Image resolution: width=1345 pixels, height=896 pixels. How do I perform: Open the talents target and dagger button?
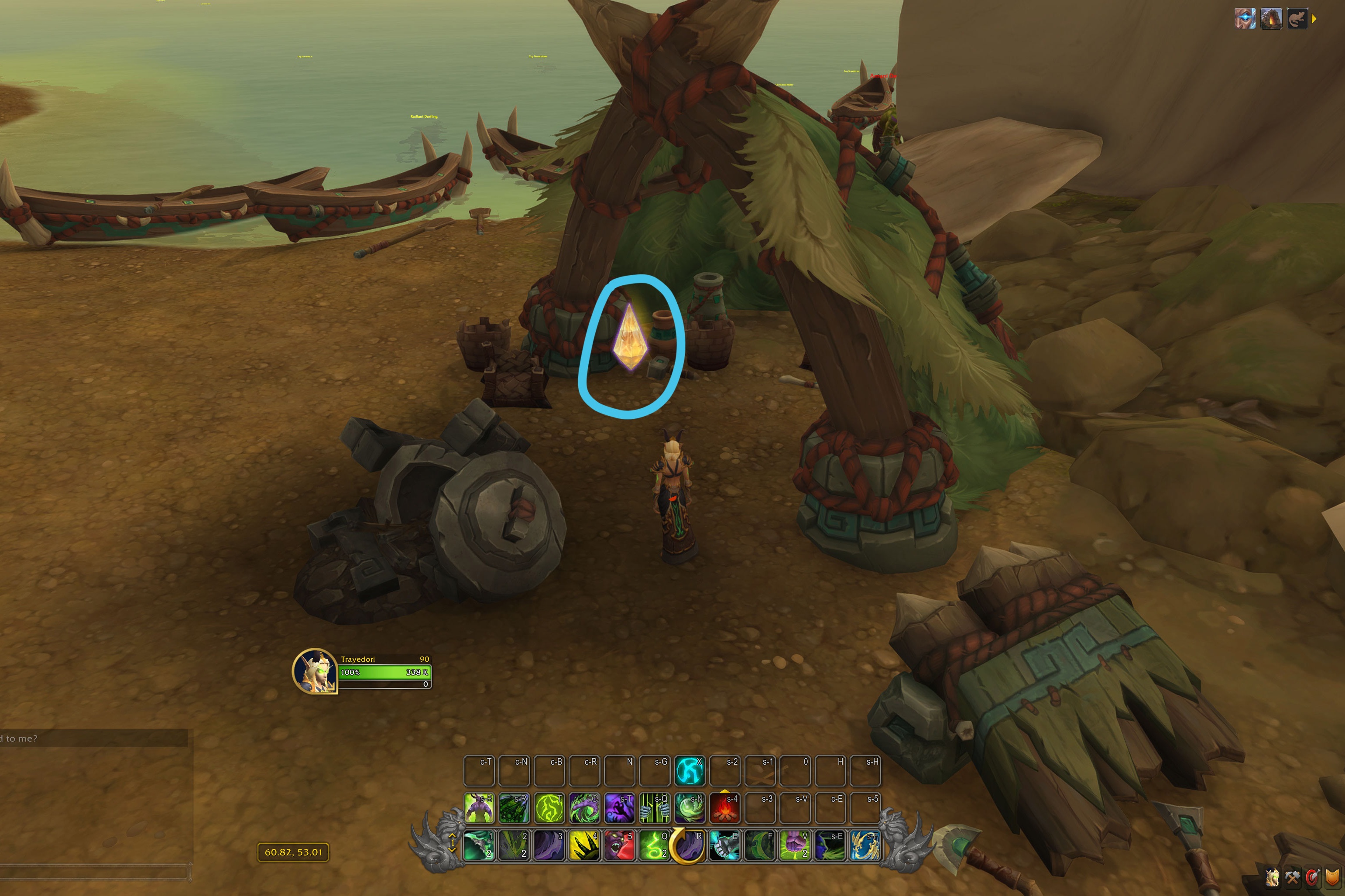click(x=1312, y=877)
